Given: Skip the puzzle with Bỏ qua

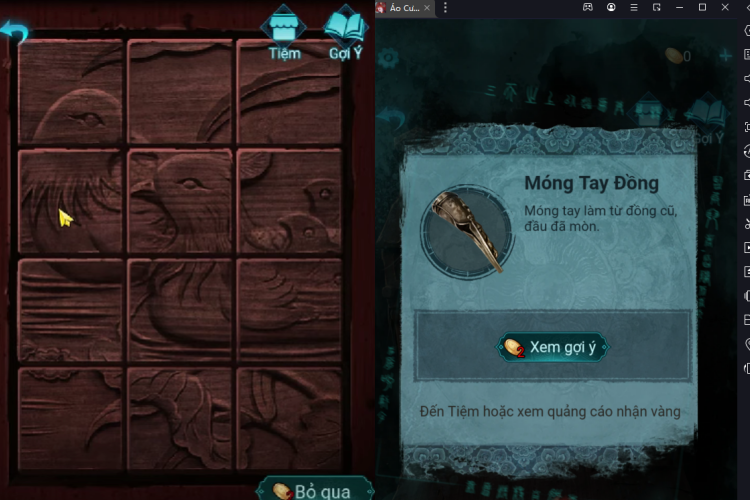Looking at the screenshot, I should point(314,489).
